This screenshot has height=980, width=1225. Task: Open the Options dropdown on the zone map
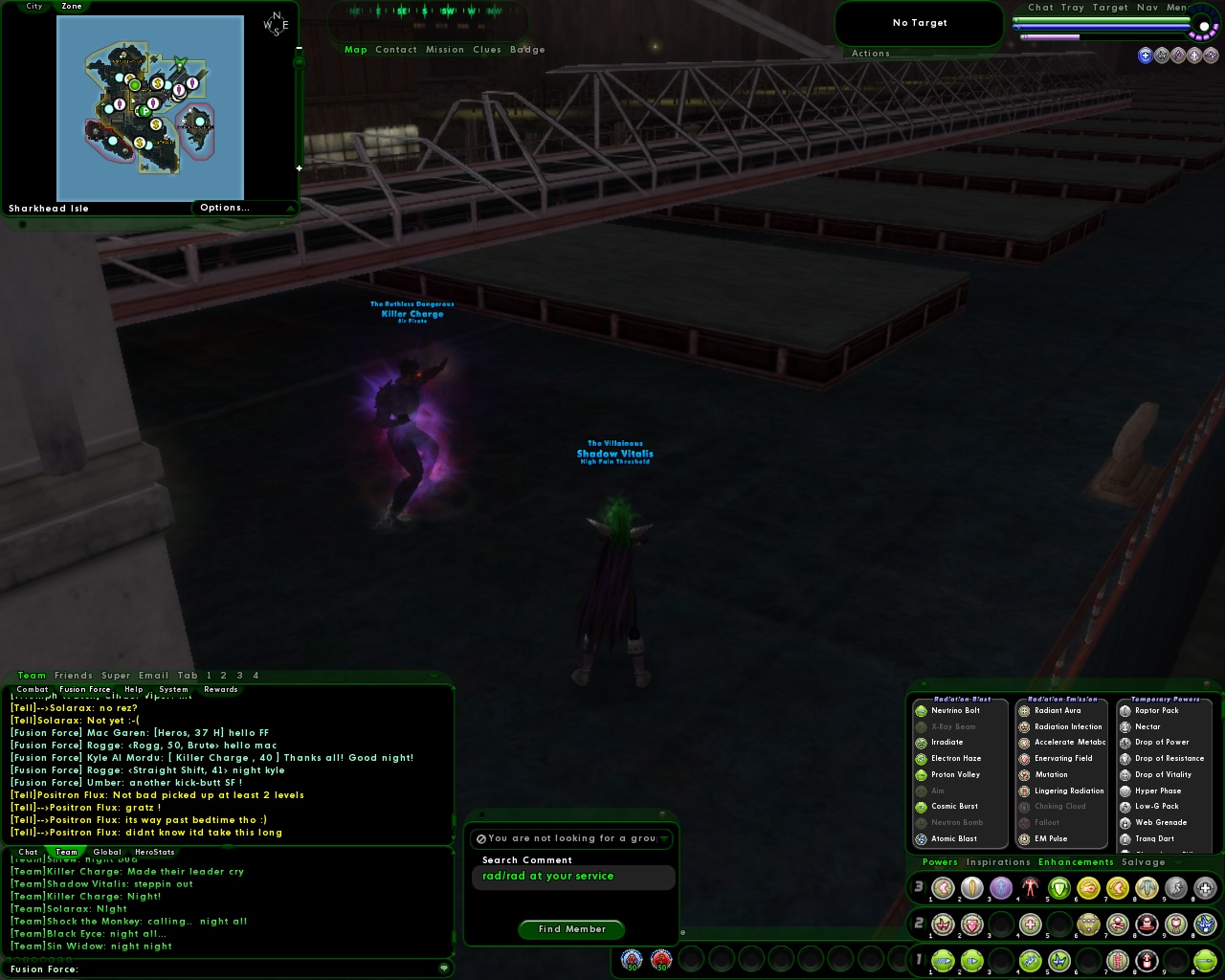pyautogui.click(x=225, y=208)
